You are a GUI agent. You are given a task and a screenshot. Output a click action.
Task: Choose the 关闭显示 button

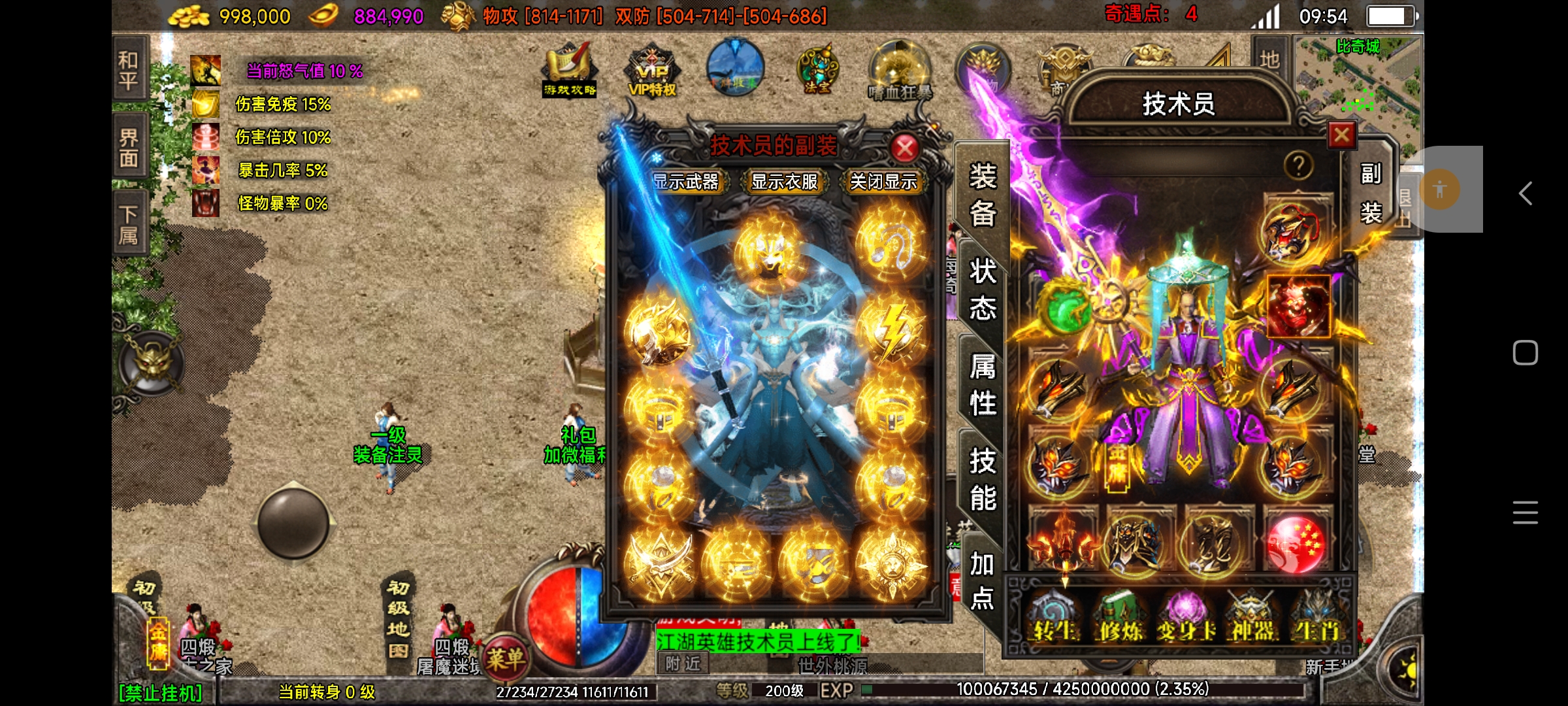(883, 182)
